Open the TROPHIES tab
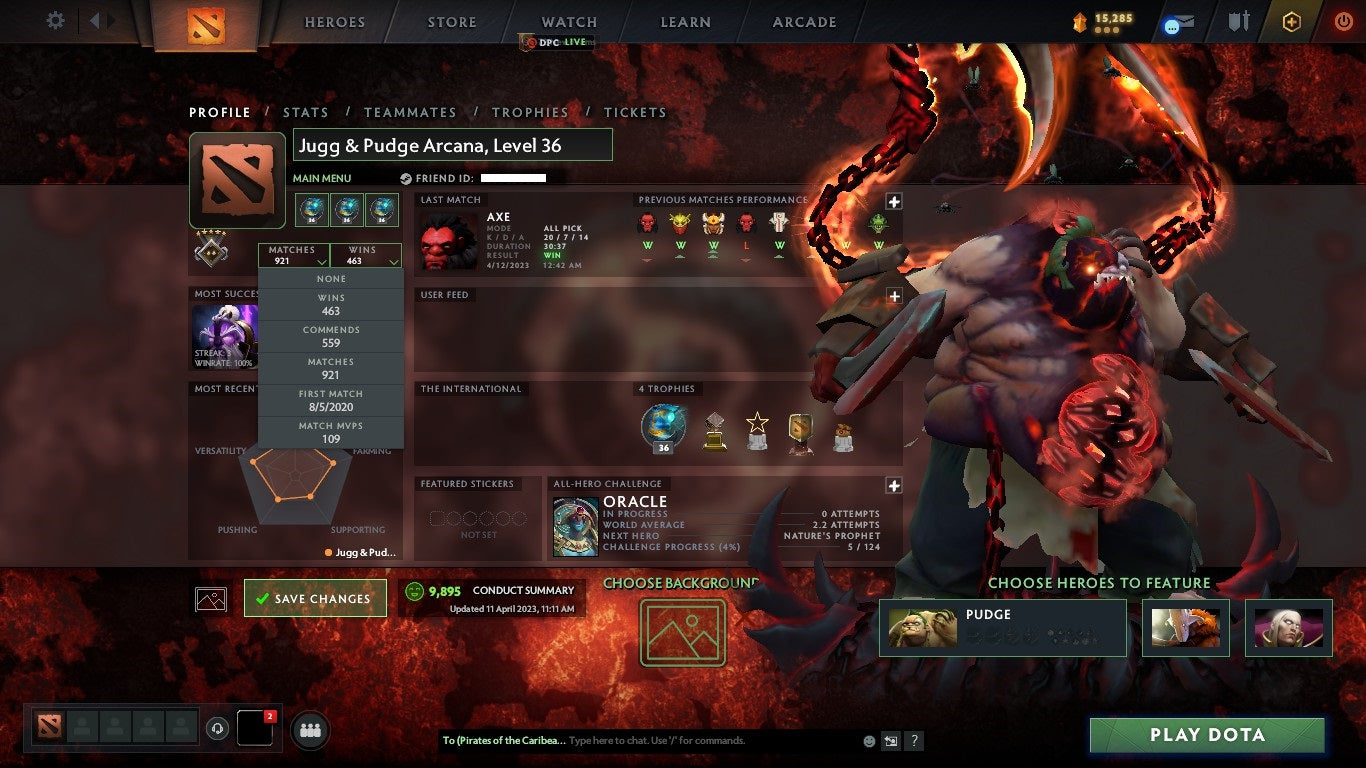The height and width of the screenshot is (768, 1366). pyautogui.click(x=530, y=112)
